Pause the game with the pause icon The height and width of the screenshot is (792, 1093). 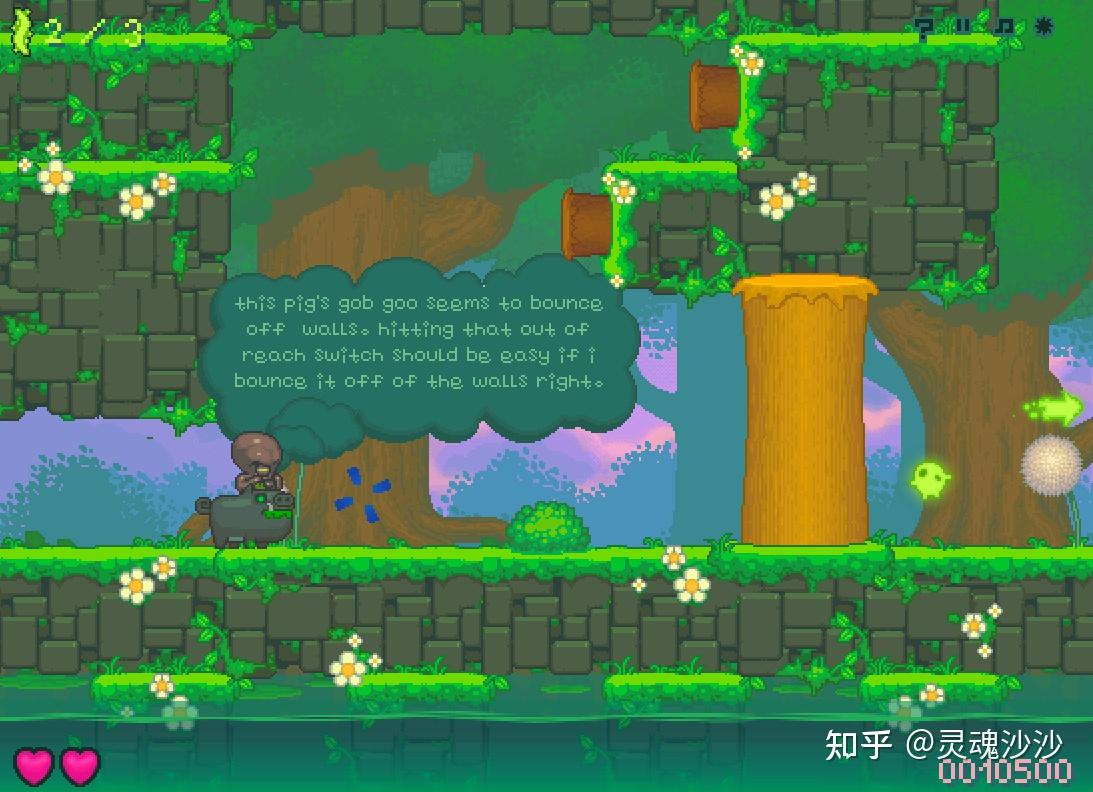tap(963, 27)
